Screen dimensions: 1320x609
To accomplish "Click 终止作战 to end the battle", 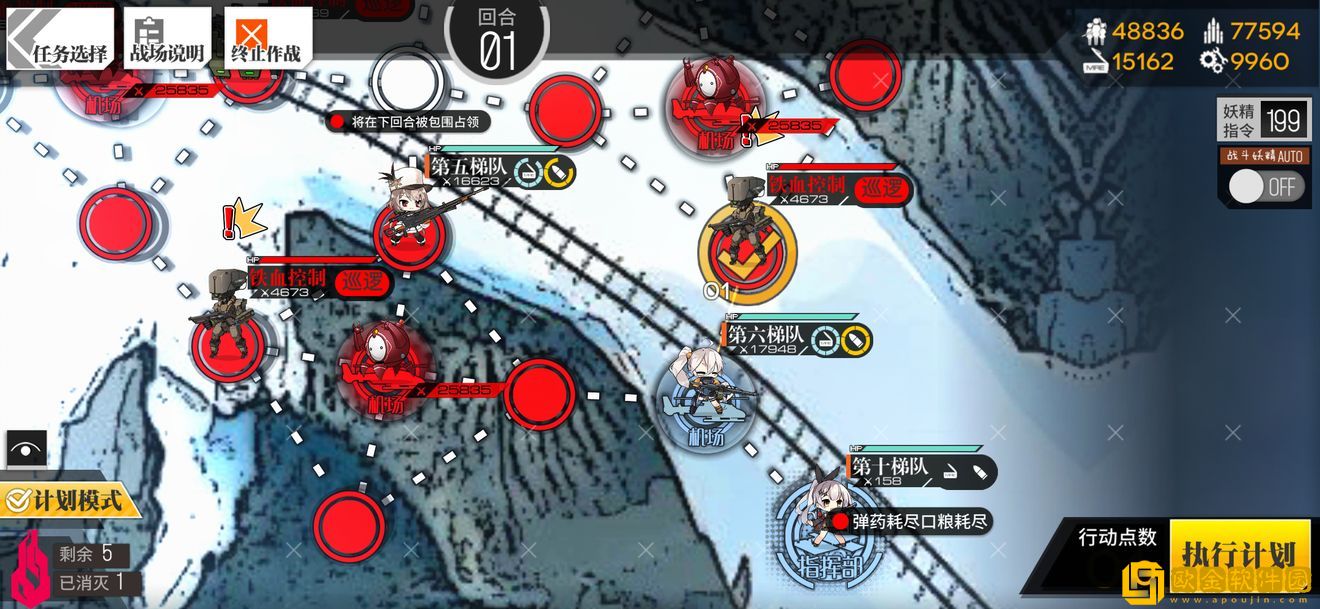I will coord(266,40).
